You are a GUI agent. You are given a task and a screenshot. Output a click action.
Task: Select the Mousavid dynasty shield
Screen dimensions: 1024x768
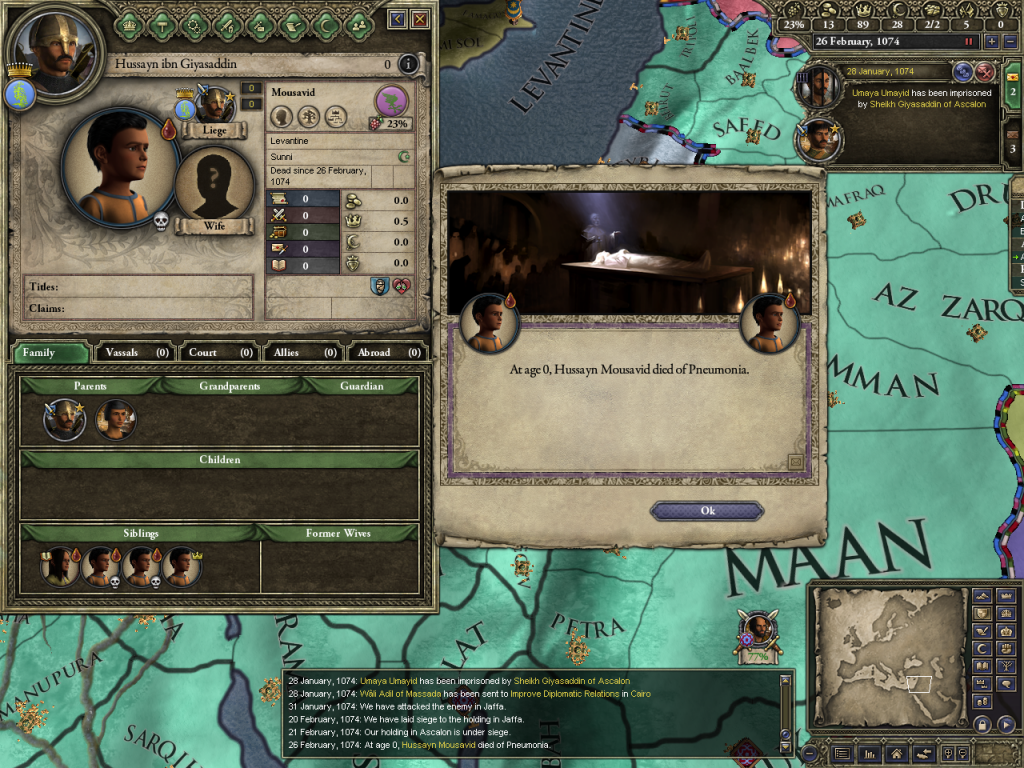tap(391, 100)
